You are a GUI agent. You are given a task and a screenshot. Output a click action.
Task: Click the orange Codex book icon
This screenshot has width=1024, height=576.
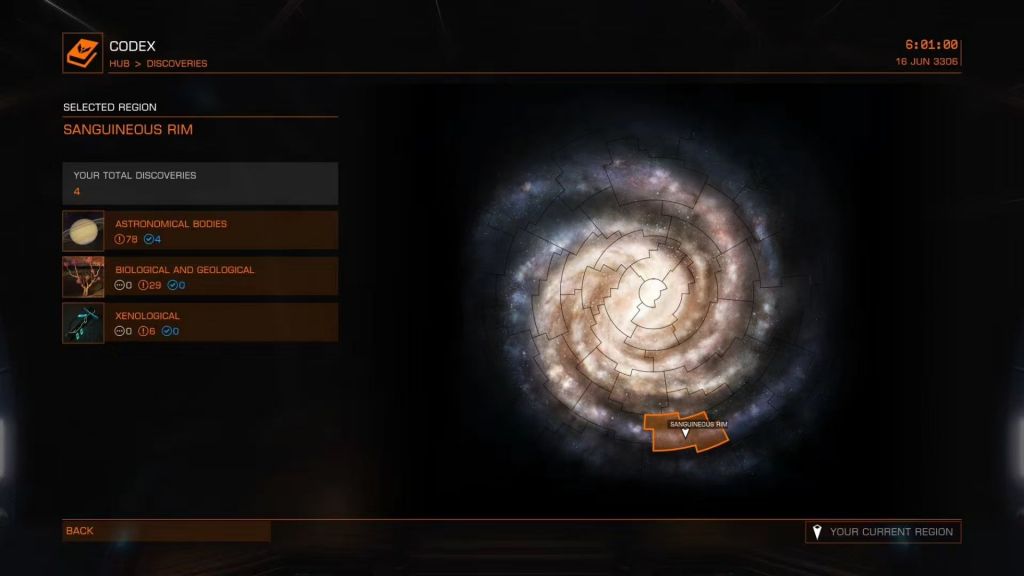point(83,53)
